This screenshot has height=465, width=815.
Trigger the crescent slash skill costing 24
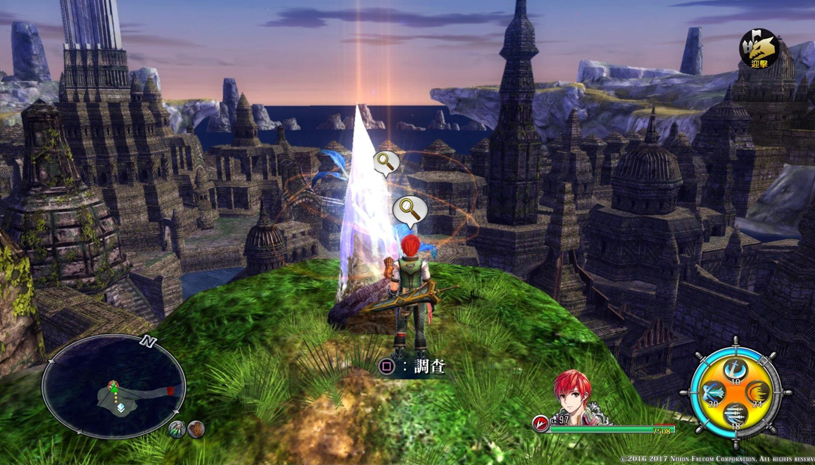coord(759,393)
